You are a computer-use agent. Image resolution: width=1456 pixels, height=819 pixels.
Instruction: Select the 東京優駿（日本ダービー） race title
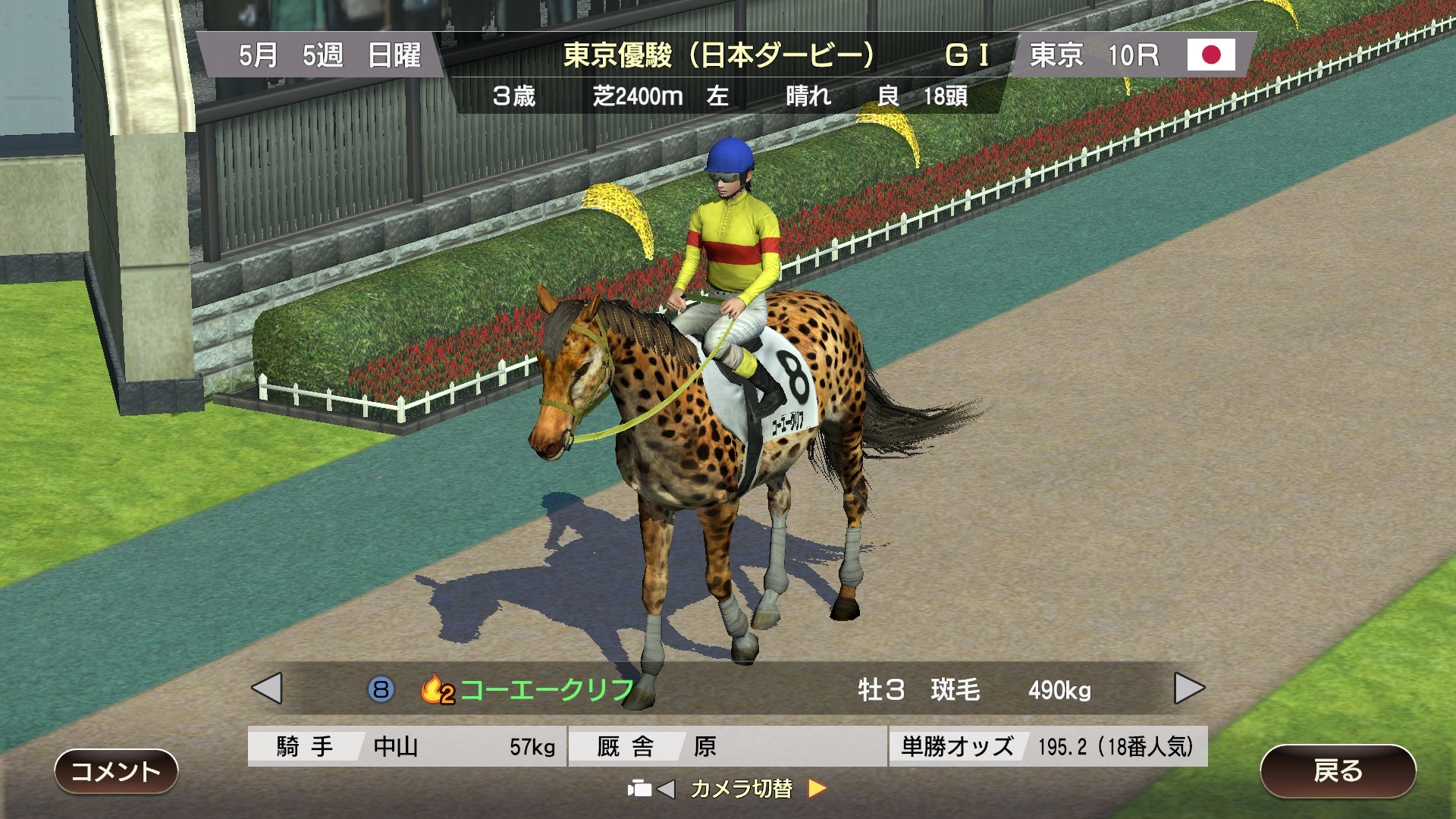coord(719,53)
